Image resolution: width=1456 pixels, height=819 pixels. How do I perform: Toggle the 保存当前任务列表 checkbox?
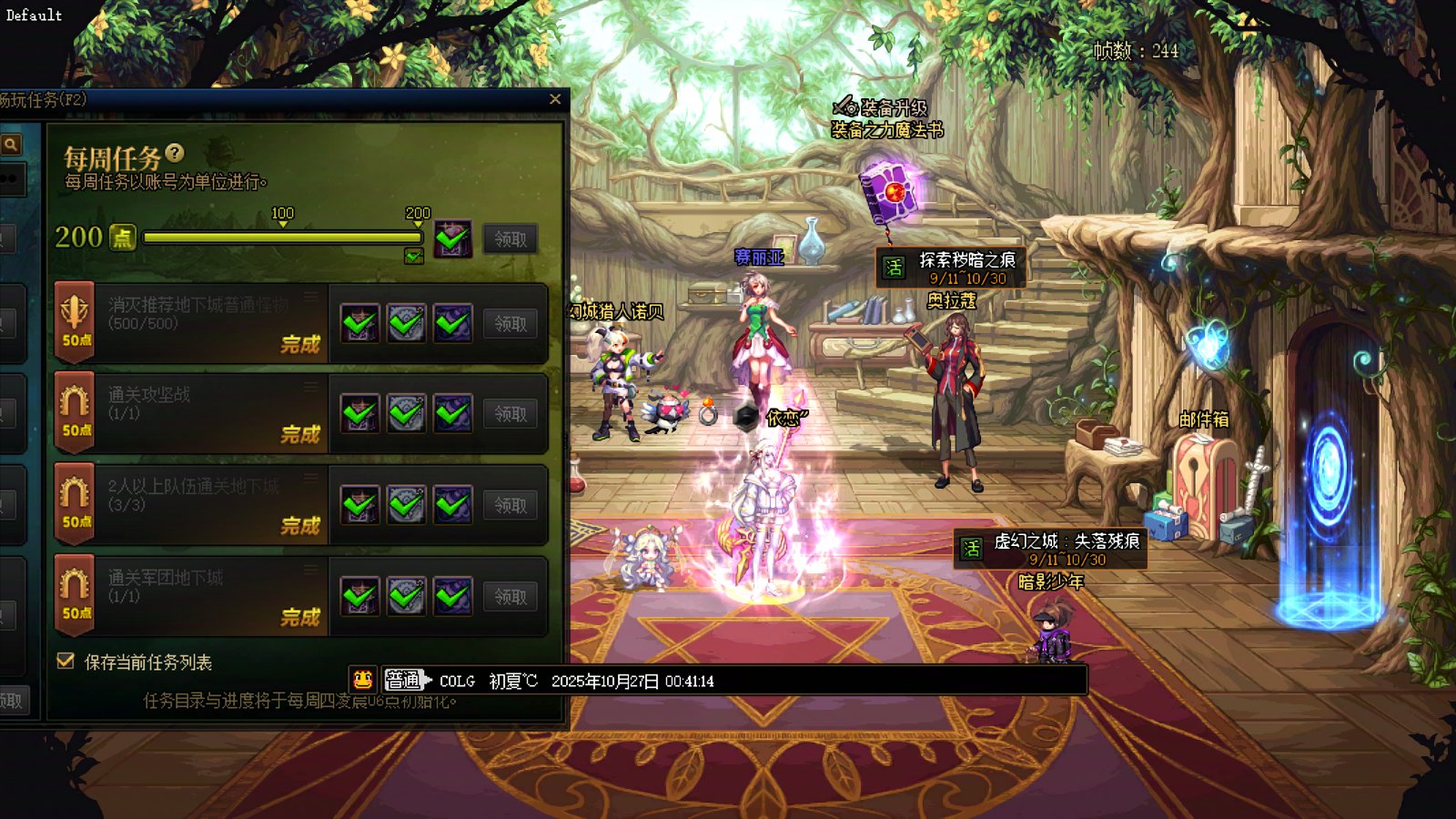click(x=66, y=662)
